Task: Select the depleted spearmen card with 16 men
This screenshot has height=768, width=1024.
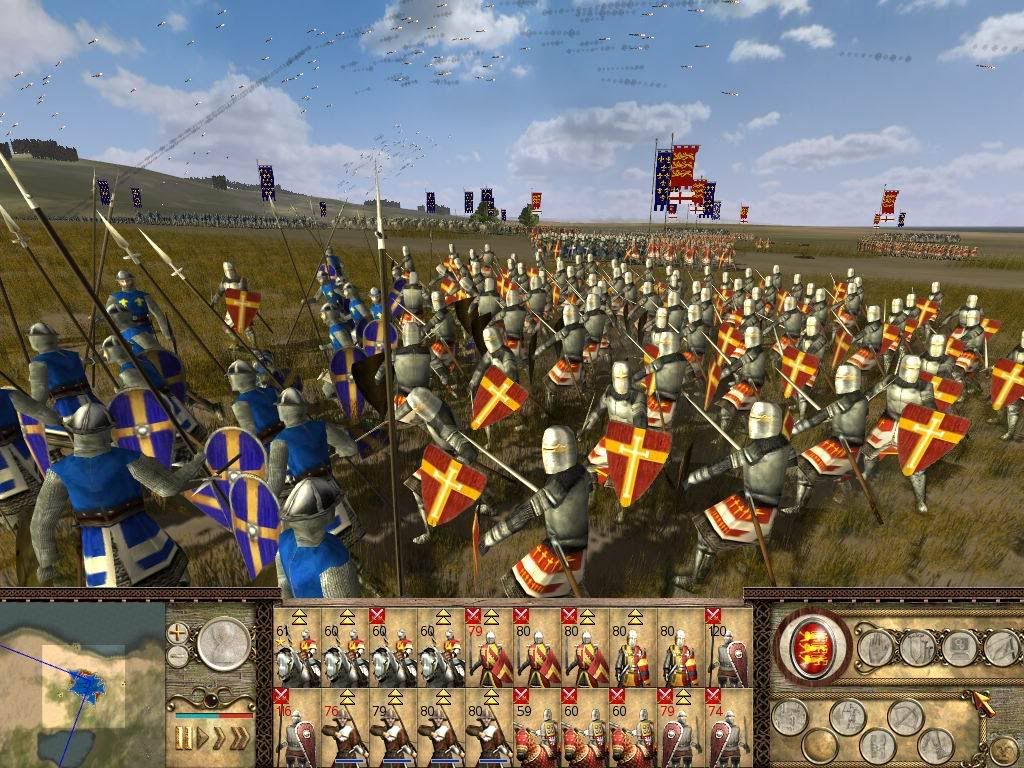Action: [296, 727]
